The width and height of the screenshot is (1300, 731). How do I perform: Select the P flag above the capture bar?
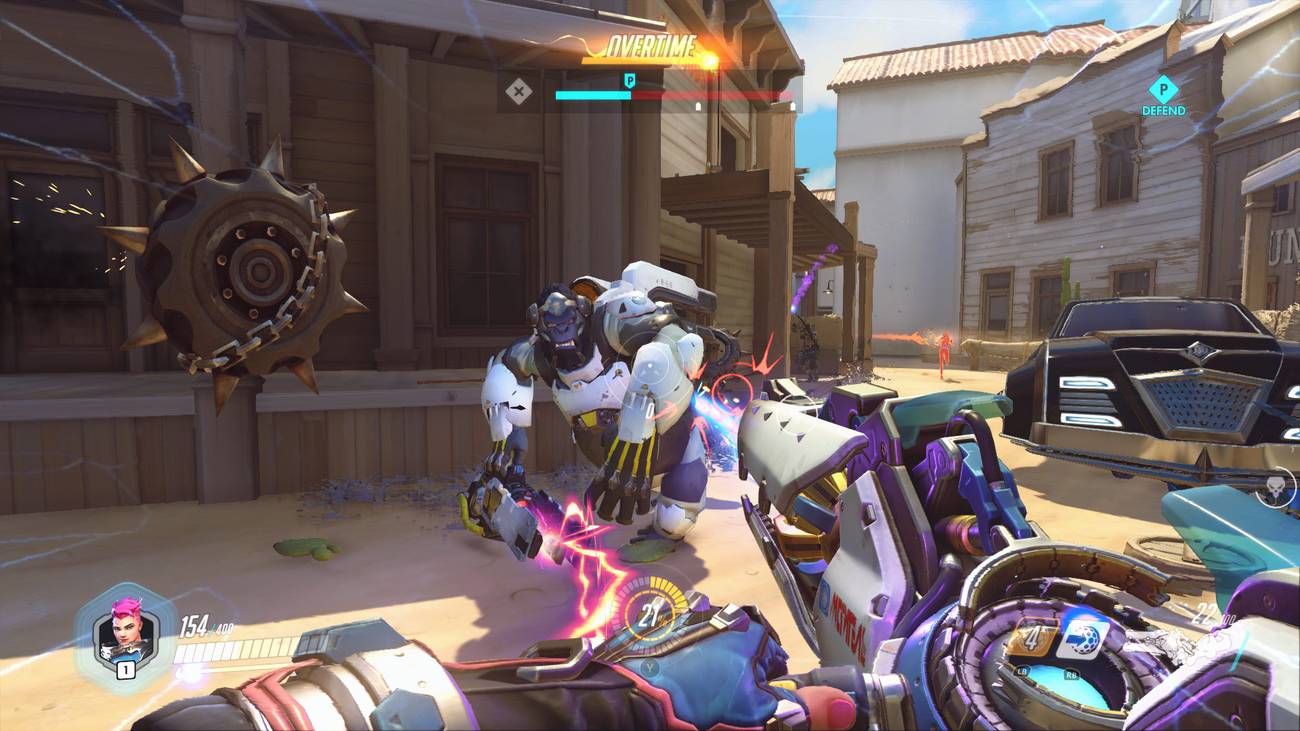pyautogui.click(x=629, y=79)
